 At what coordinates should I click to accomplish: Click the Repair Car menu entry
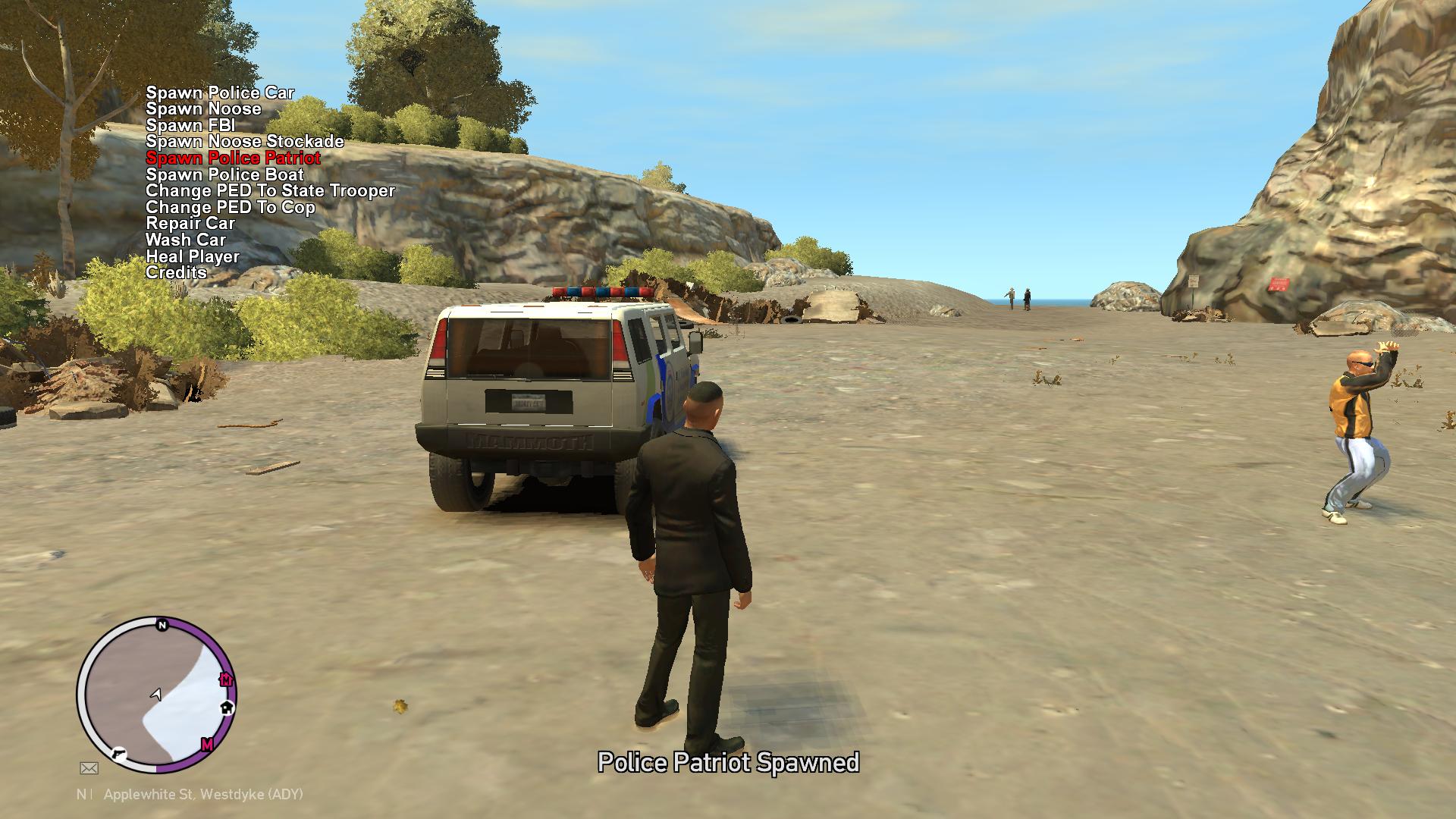190,223
